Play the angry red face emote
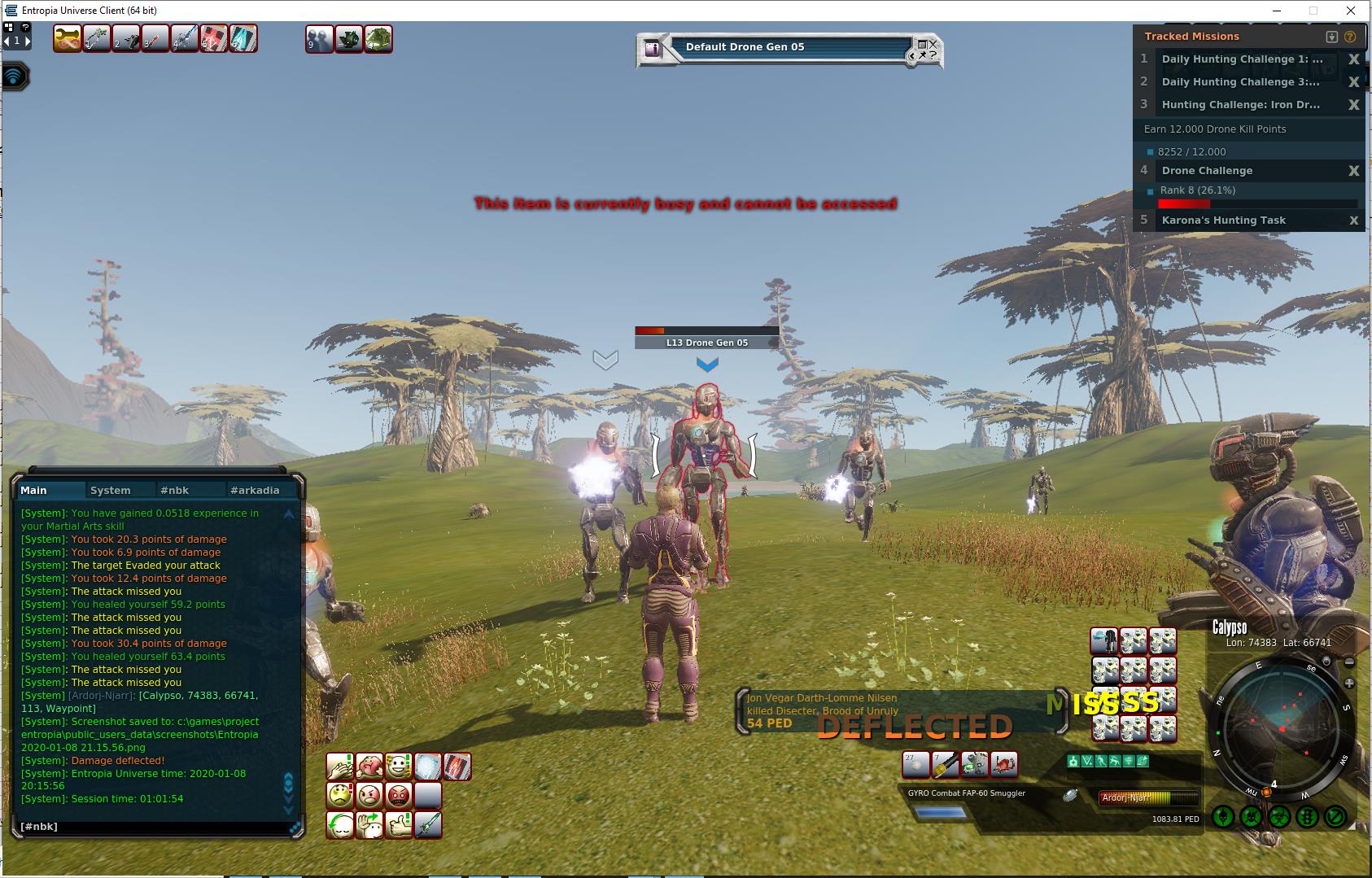 [399, 795]
